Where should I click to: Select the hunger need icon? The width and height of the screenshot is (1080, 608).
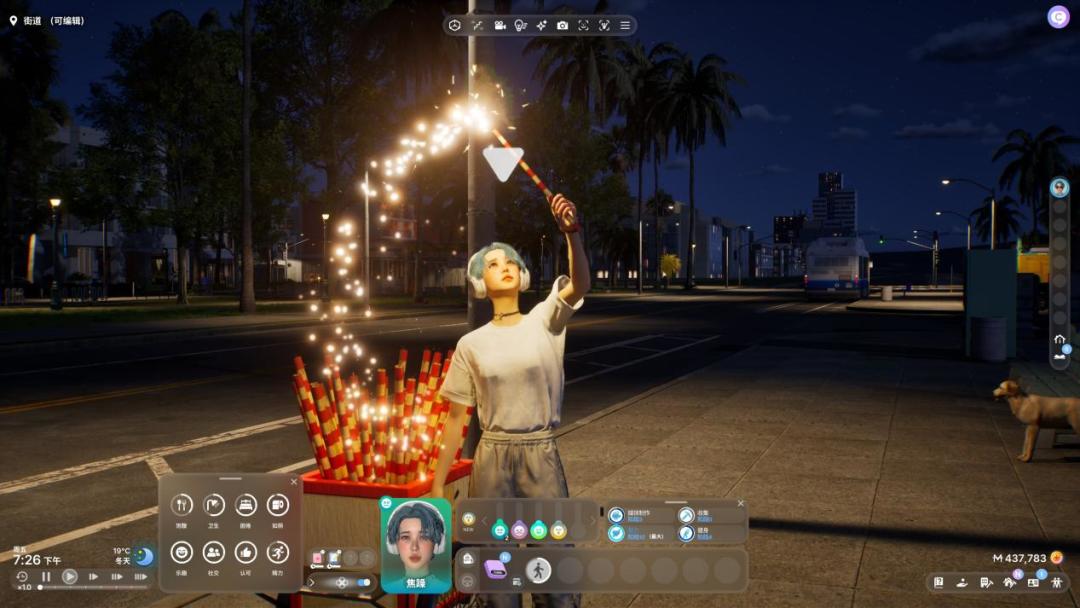182,505
